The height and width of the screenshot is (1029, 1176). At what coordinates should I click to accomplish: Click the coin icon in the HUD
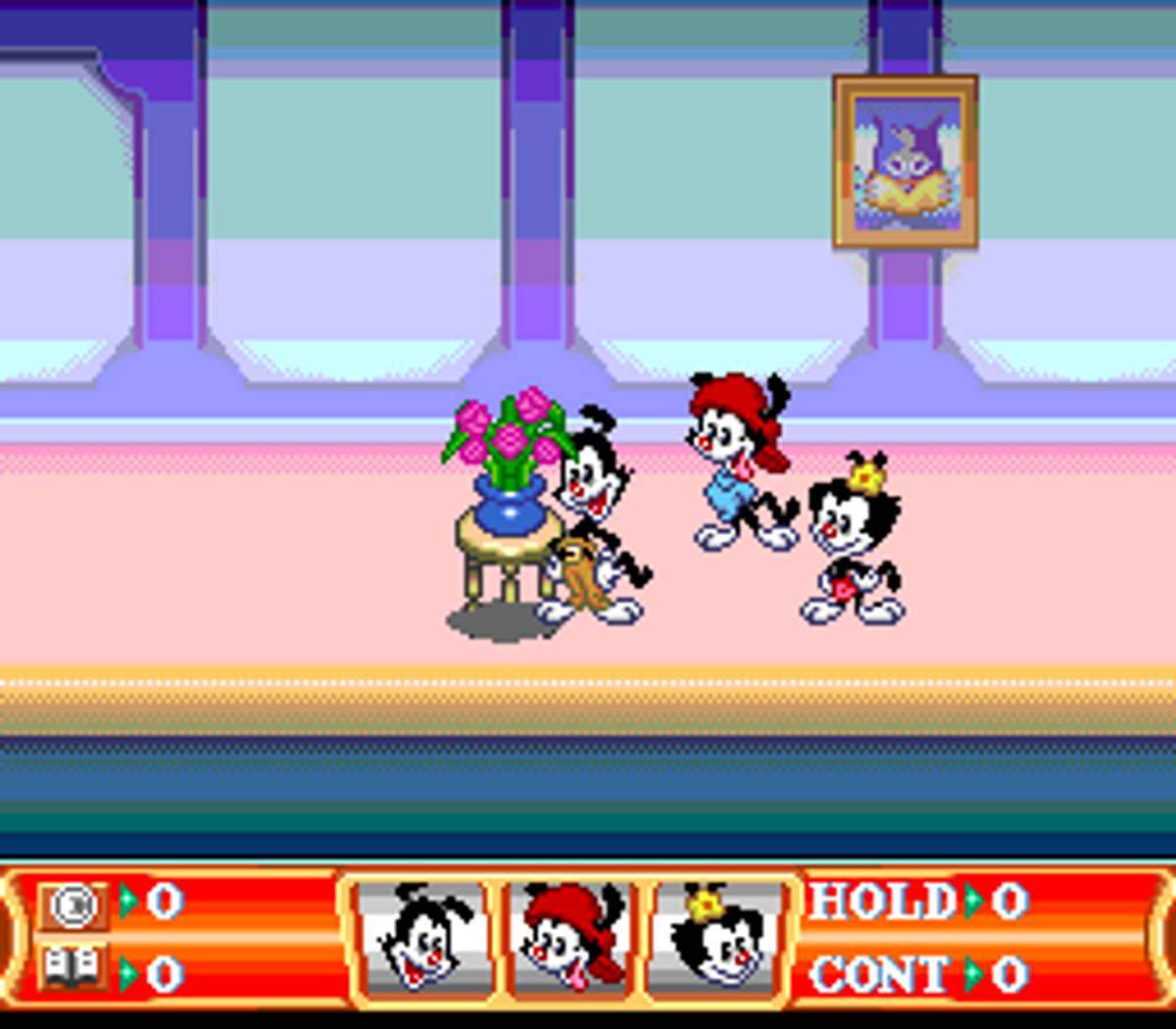click(73, 905)
